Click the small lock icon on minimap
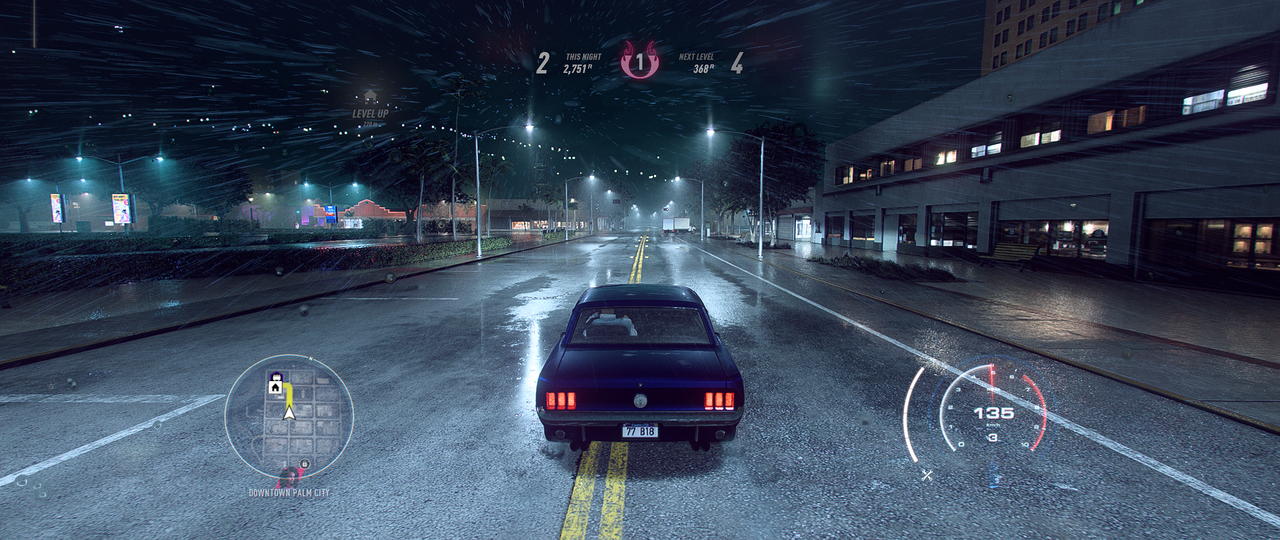The width and height of the screenshot is (1280, 540). (306, 463)
